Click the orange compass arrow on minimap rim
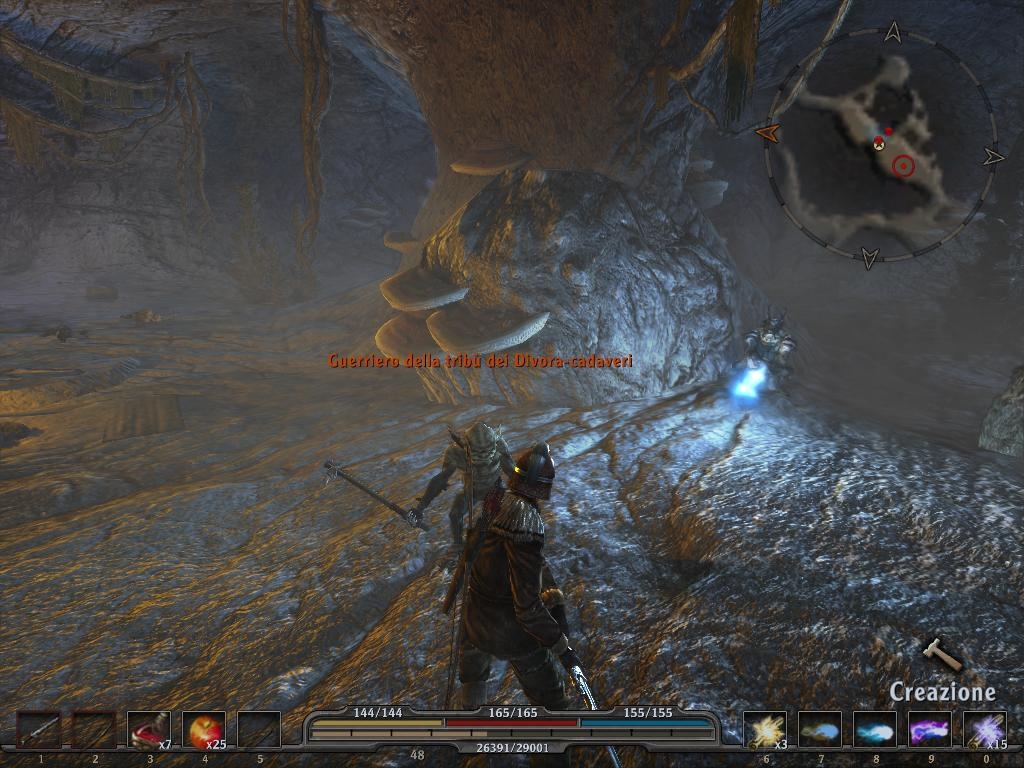Screen dimensions: 1024x768 768,131
